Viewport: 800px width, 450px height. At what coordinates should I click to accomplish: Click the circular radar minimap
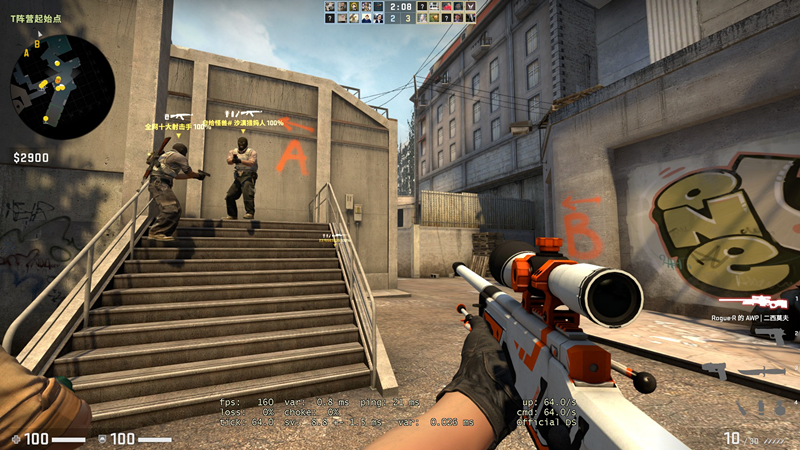[x=62, y=87]
